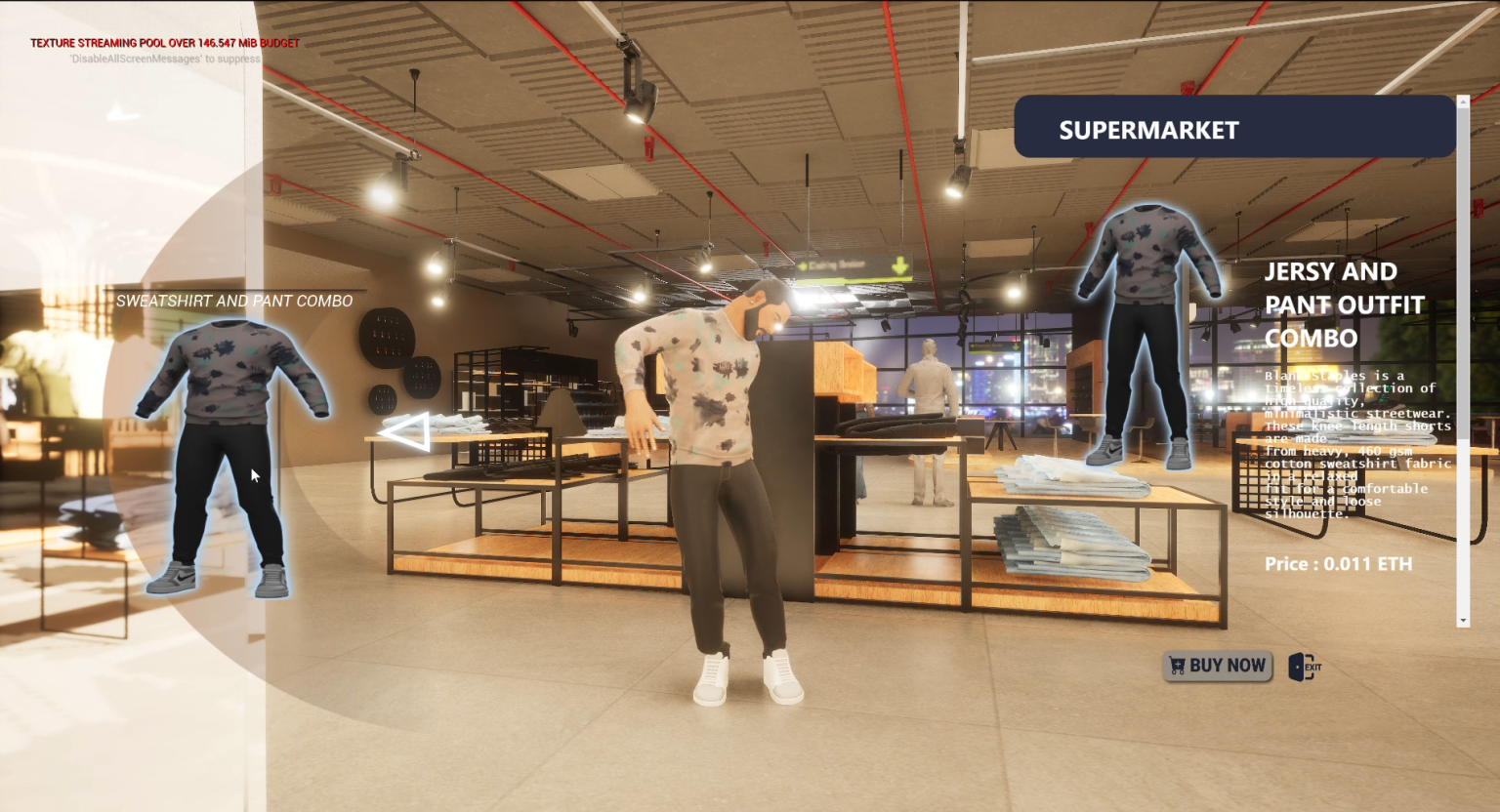Click the shopping cart icon on Buy Now
This screenshot has height=812, width=1500.
click(x=1179, y=665)
